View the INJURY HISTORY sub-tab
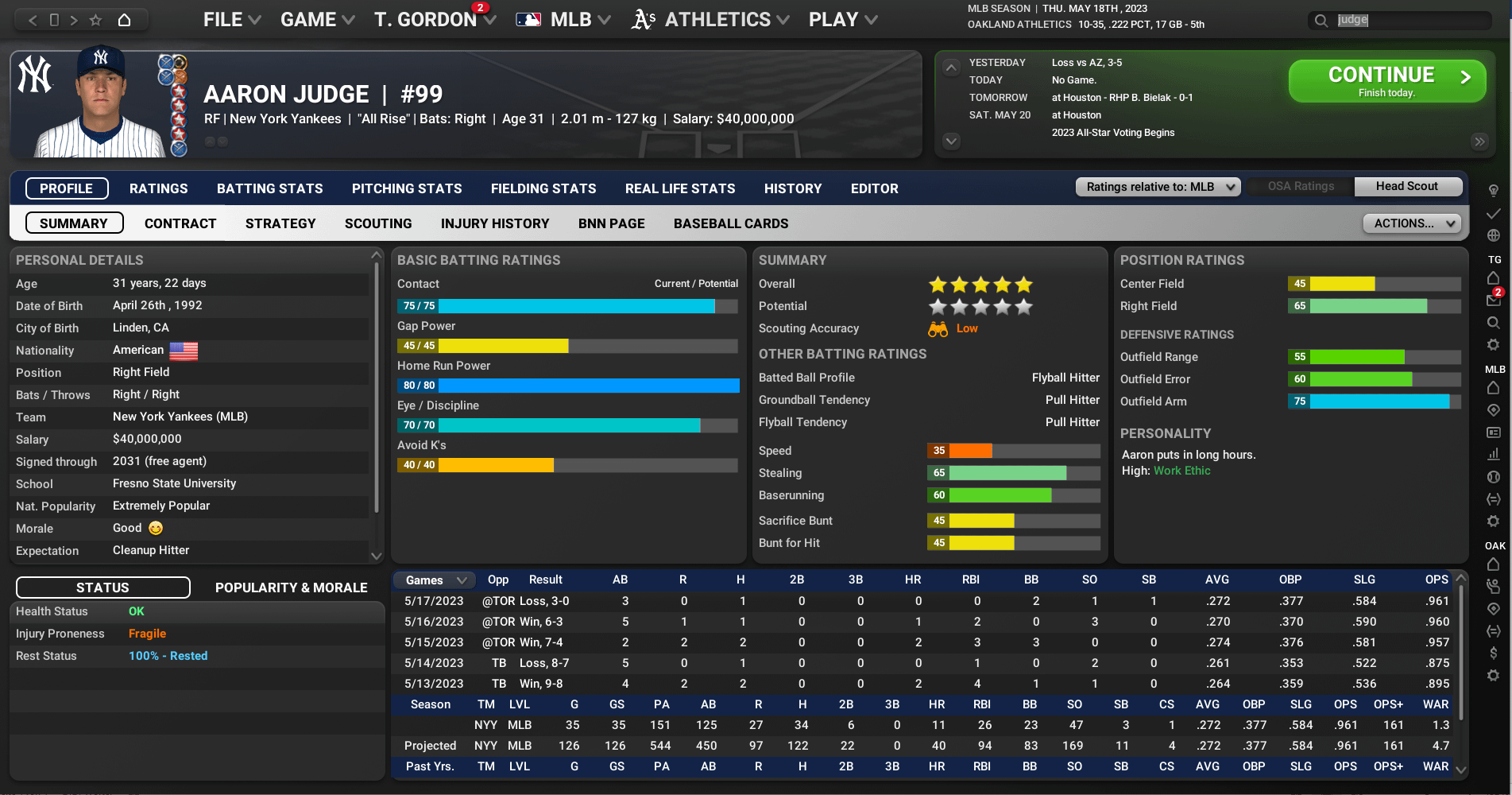1512x795 pixels. point(495,223)
